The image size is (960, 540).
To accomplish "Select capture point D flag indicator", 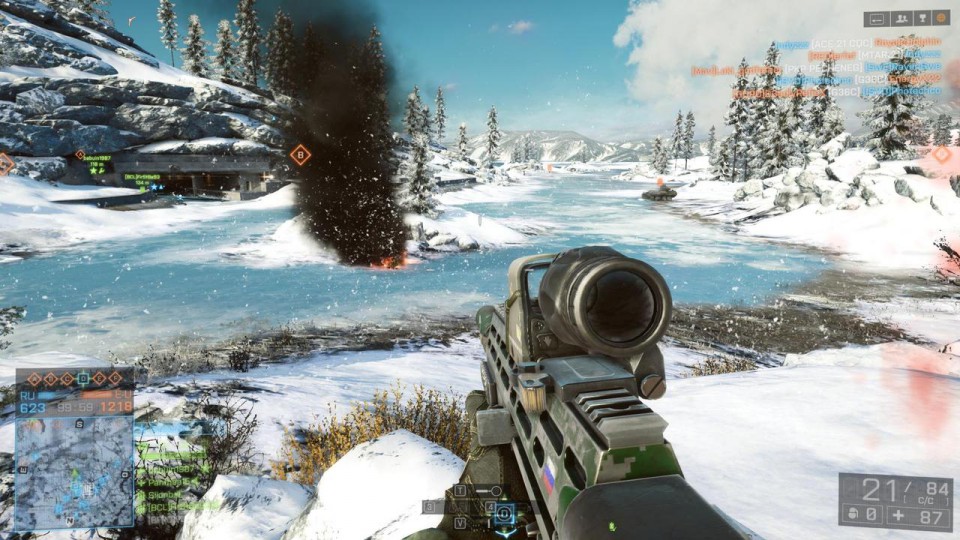I will [x=83, y=379].
